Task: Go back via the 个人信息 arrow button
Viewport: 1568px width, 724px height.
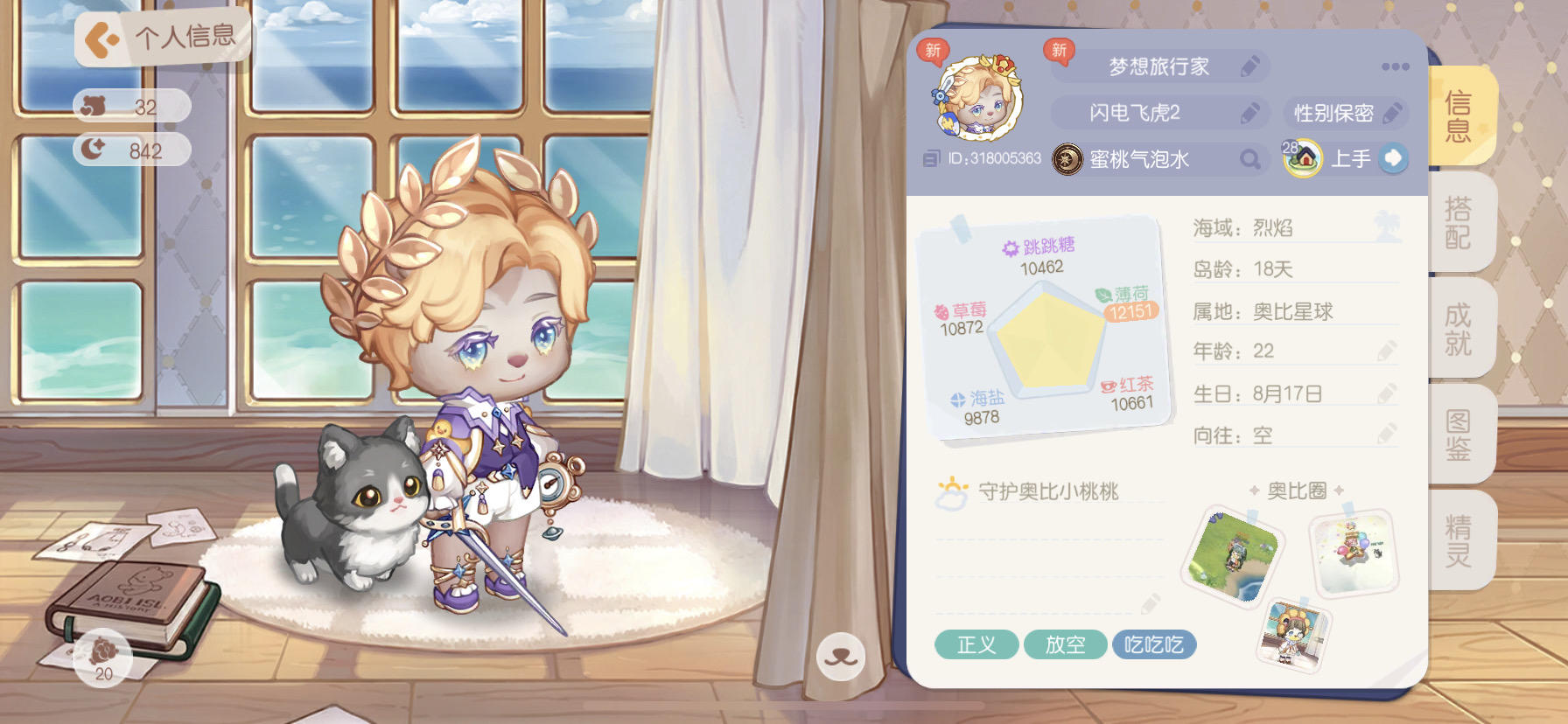Action: pyautogui.click(x=102, y=36)
